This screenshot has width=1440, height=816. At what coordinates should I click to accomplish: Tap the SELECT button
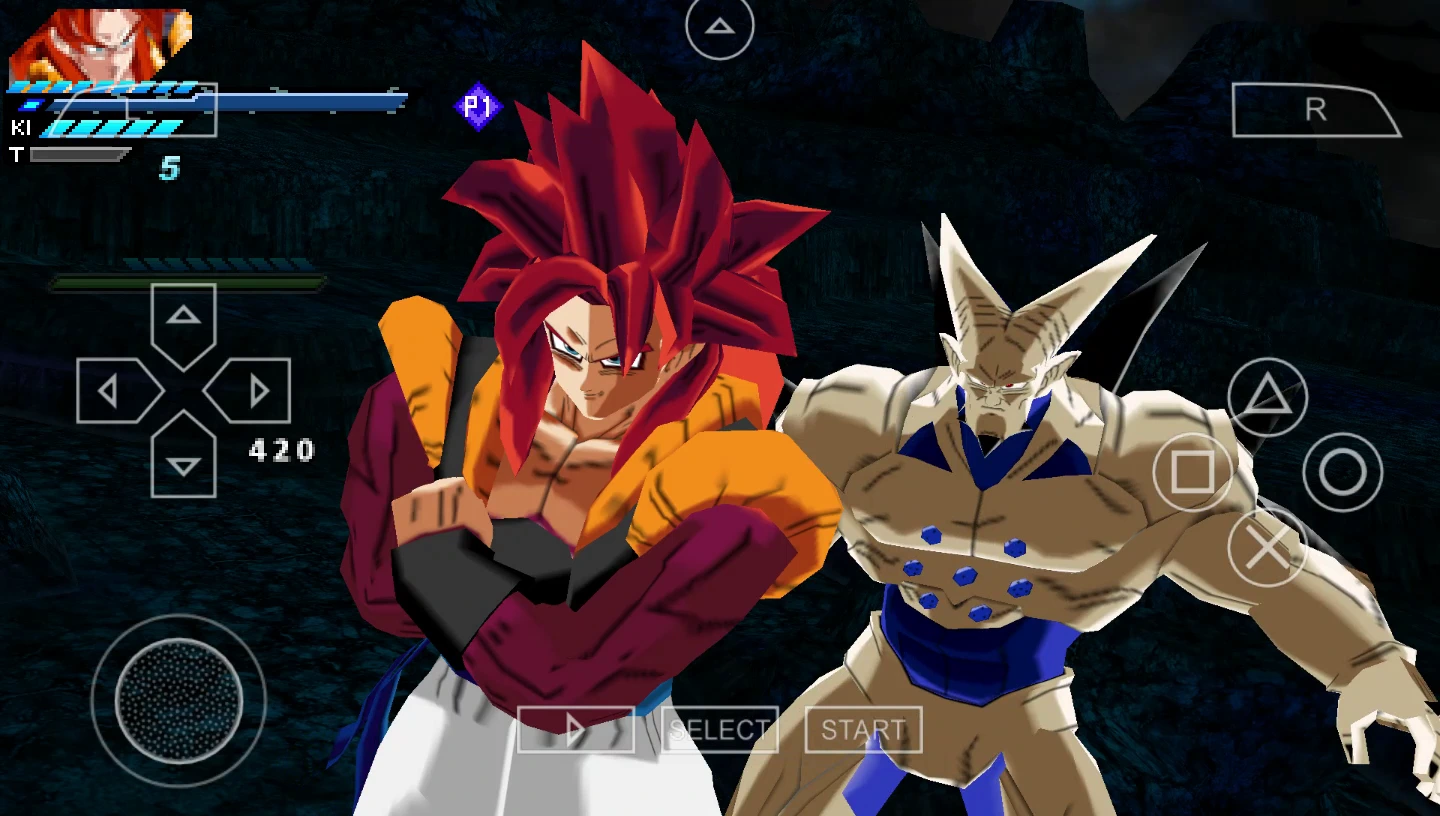point(719,730)
